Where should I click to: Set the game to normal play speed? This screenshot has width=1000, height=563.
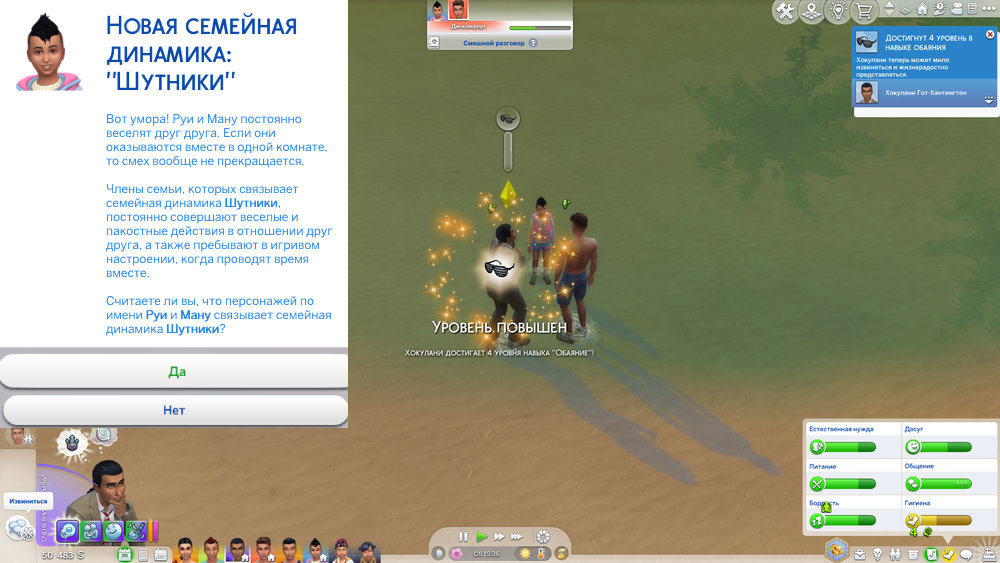[481, 537]
